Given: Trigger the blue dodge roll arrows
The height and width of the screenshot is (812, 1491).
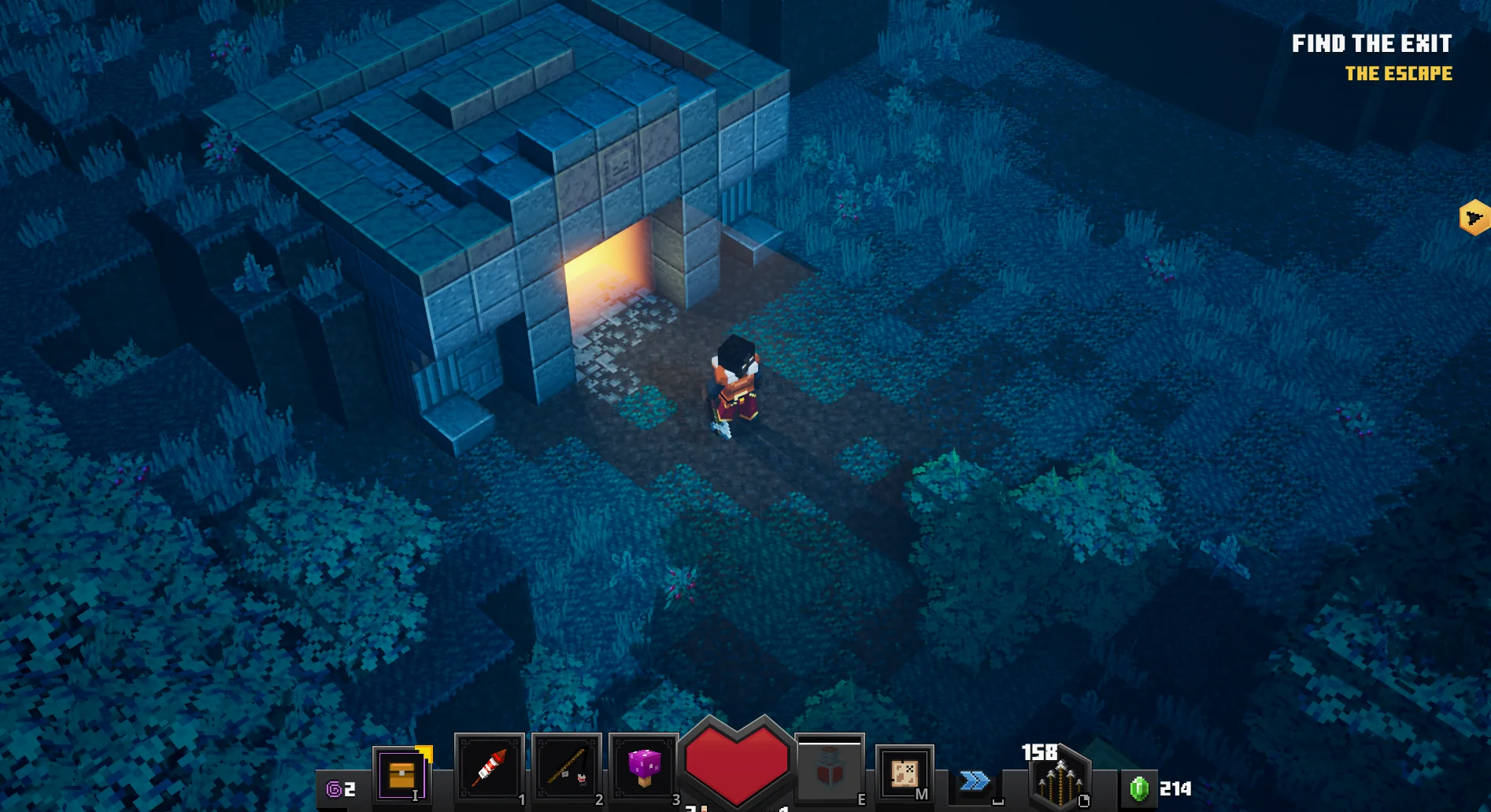Looking at the screenshot, I should click(x=975, y=781).
